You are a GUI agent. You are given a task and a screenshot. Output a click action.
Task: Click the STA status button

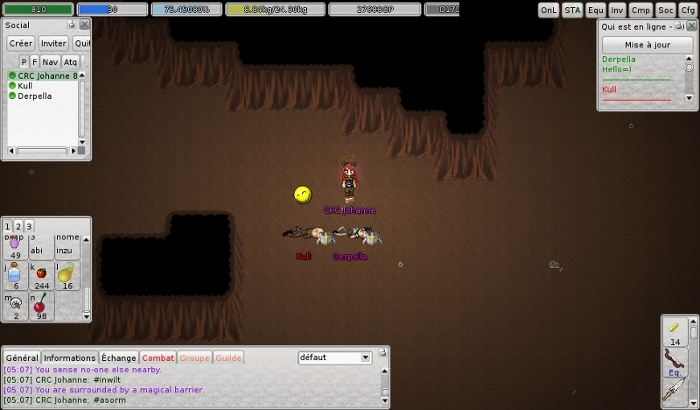[x=572, y=10]
